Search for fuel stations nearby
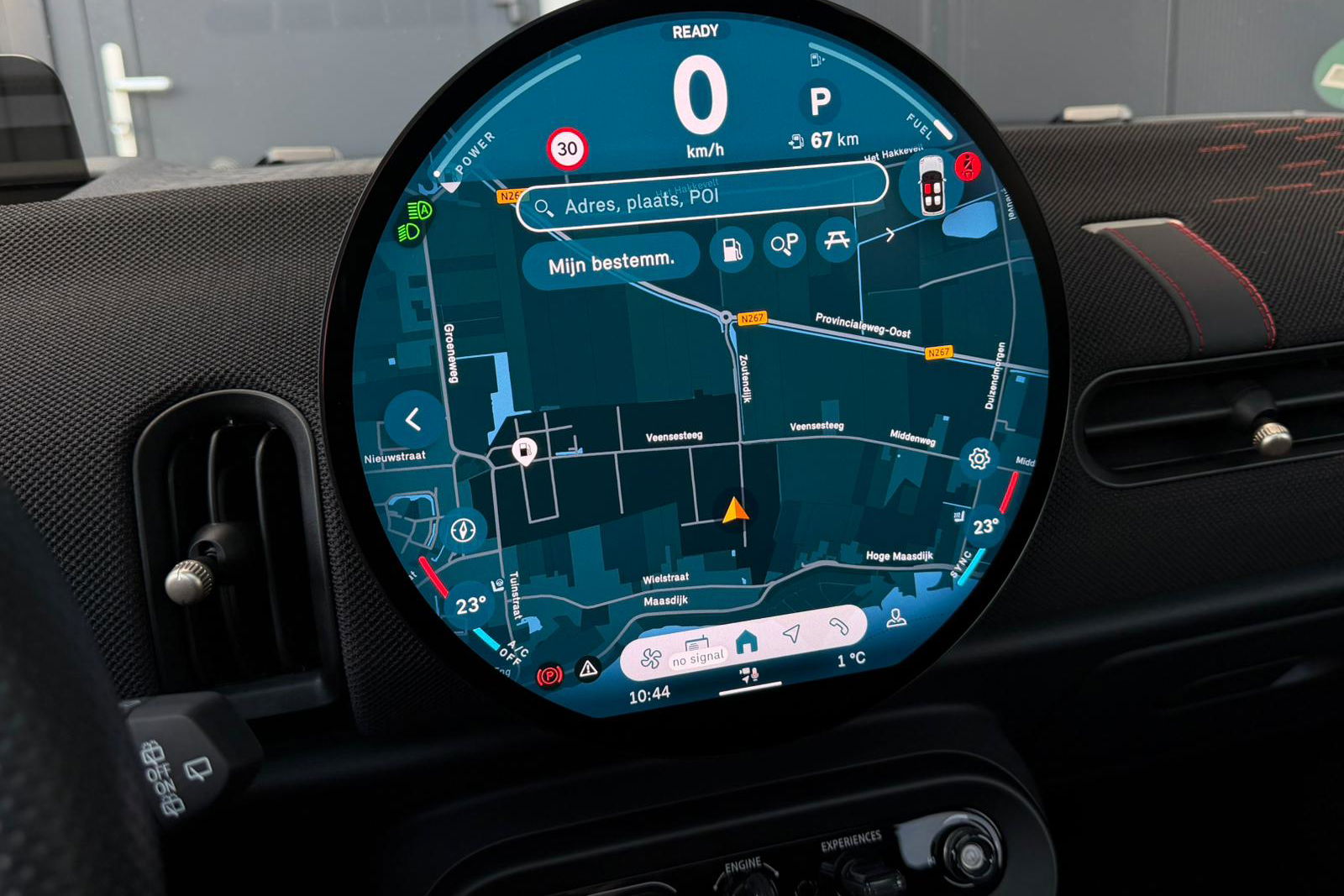 [732, 249]
